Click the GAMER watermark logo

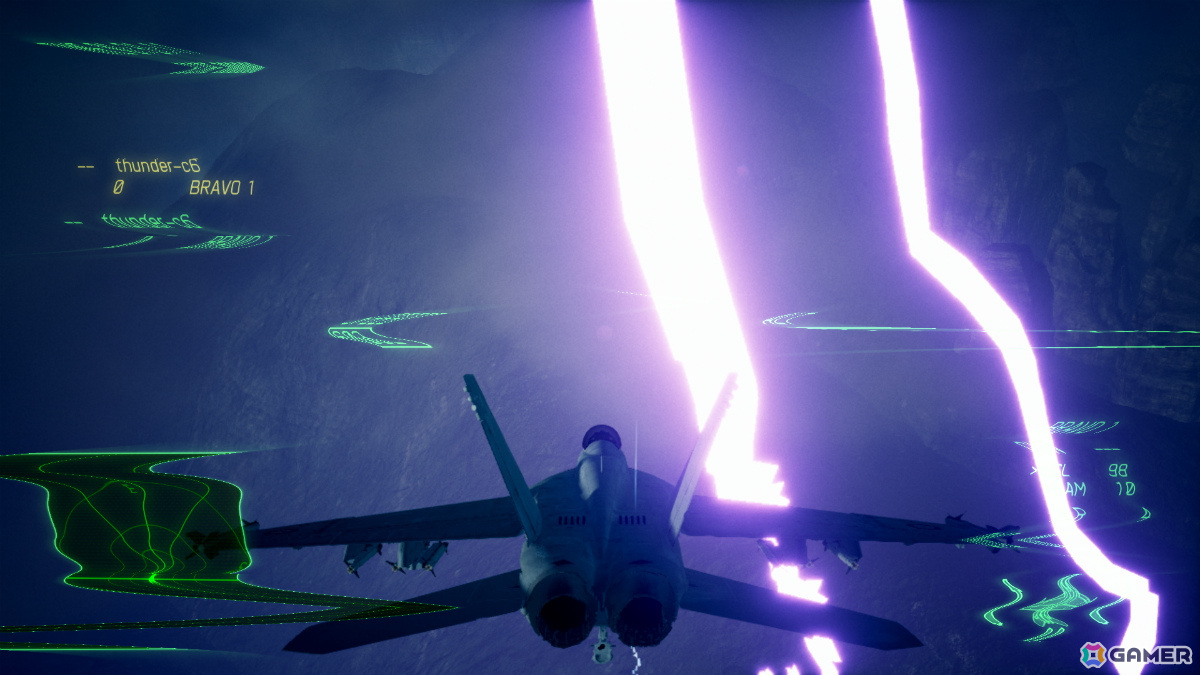(x=1136, y=654)
